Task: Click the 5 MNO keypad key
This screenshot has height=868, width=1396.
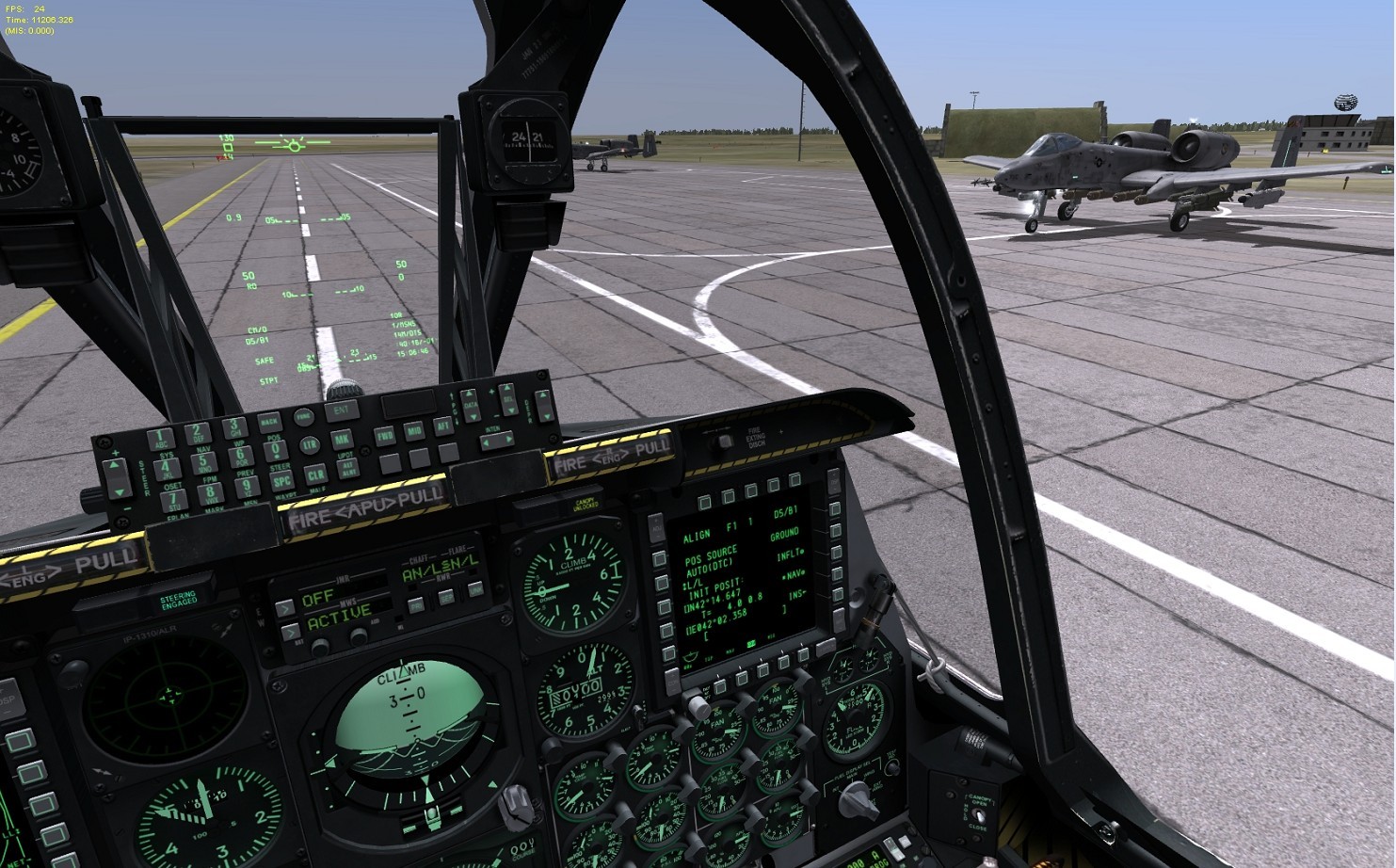Action: [203, 463]
